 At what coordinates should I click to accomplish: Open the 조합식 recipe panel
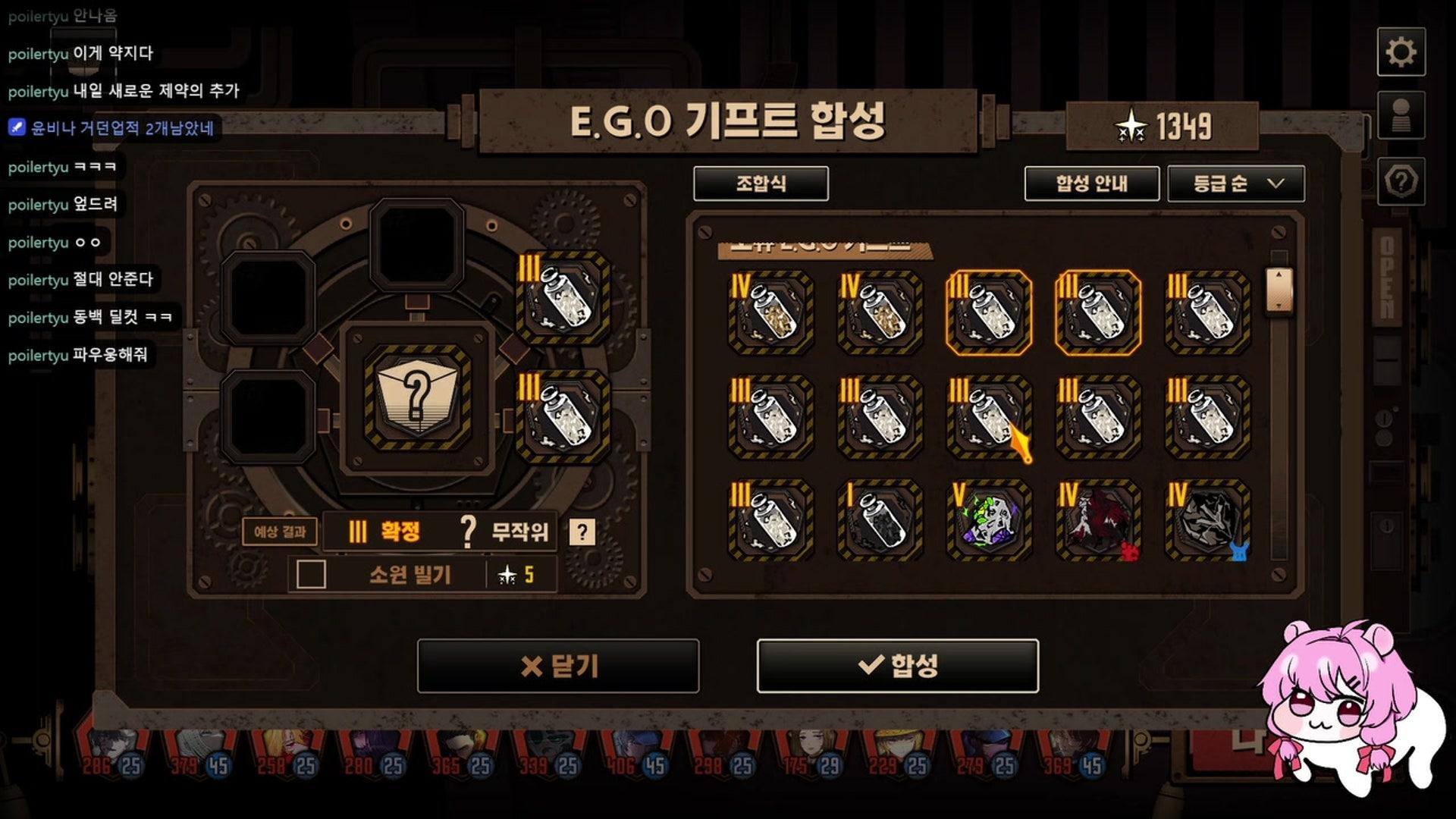point(762,184)
